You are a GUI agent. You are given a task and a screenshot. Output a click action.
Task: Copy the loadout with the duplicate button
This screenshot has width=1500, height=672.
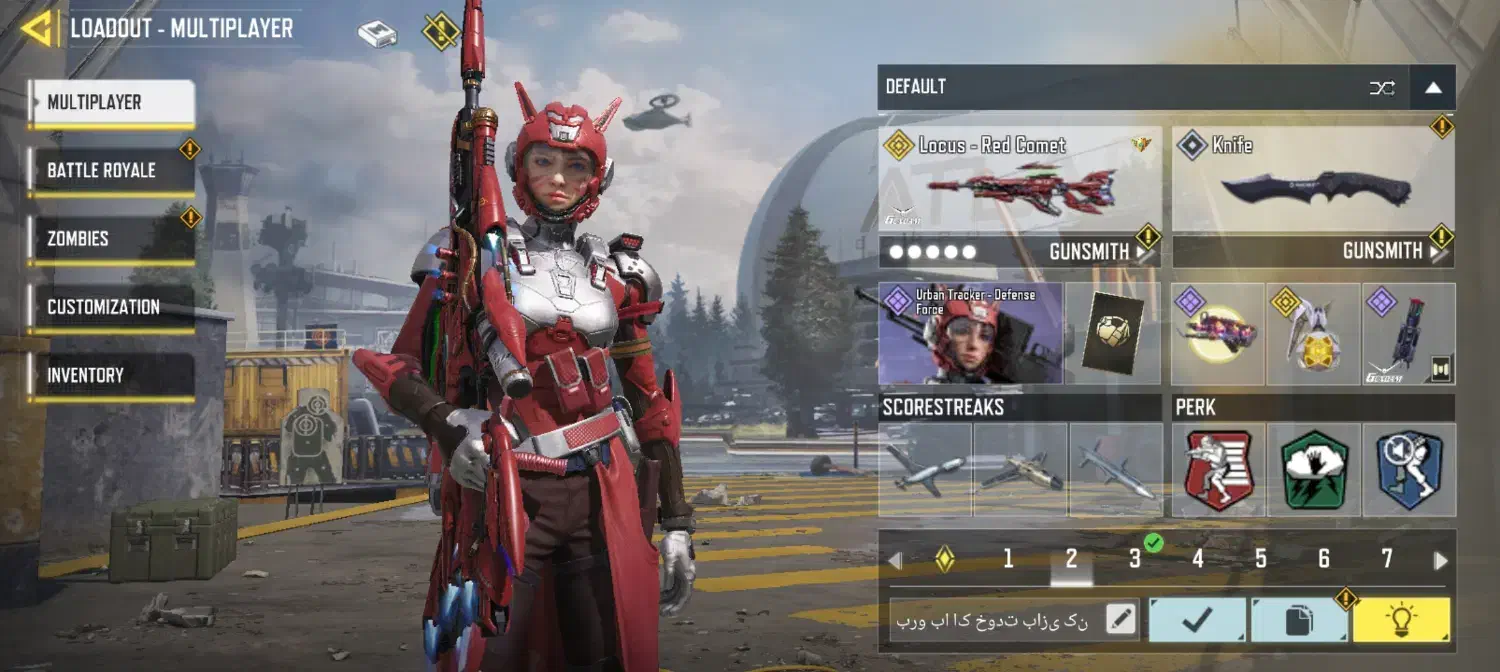pyautogui.click(x=1299, y=620)
